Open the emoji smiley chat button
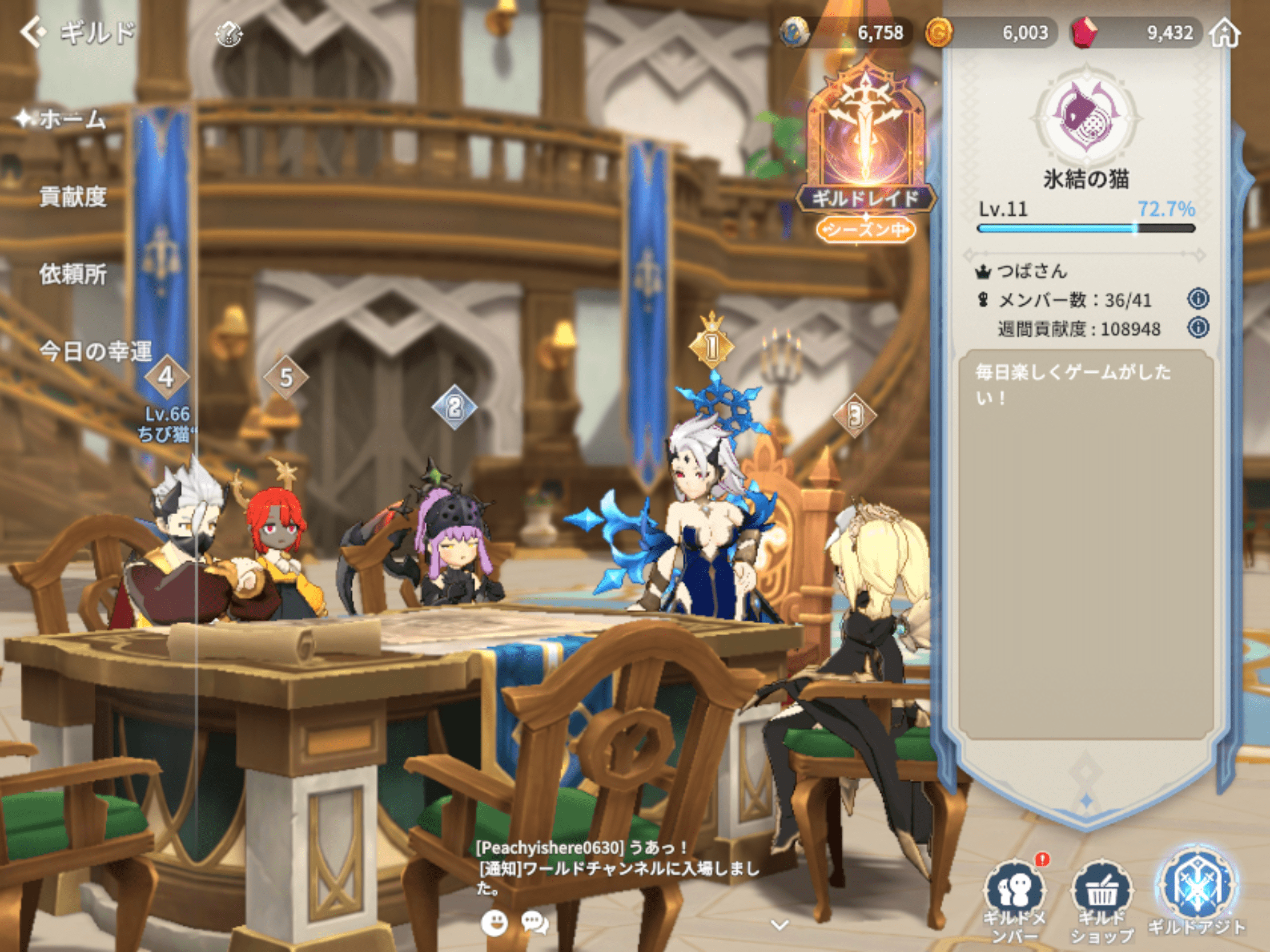The width and height of the screenshot is (1270, 952). 494,923
